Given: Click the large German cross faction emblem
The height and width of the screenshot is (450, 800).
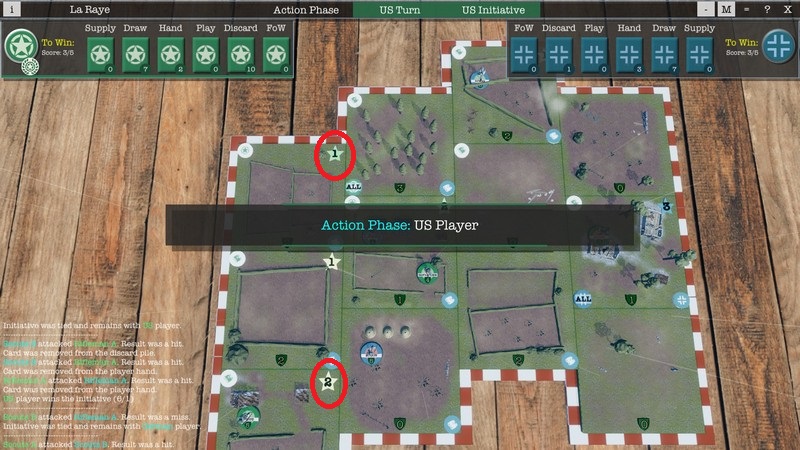Looking at the screenshot, I should coord(779,46).
